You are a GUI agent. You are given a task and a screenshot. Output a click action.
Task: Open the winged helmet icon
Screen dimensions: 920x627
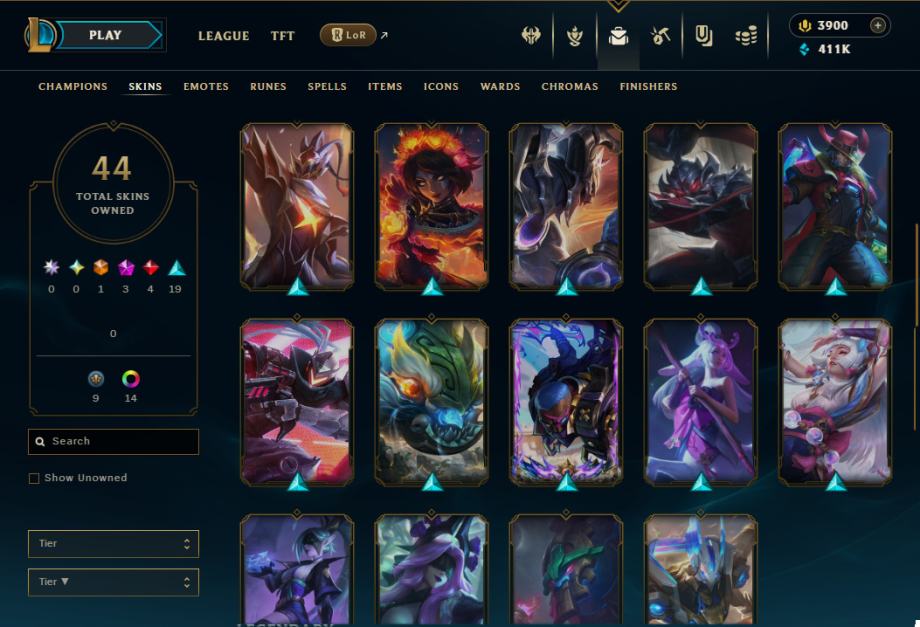[x=531, y=36]
